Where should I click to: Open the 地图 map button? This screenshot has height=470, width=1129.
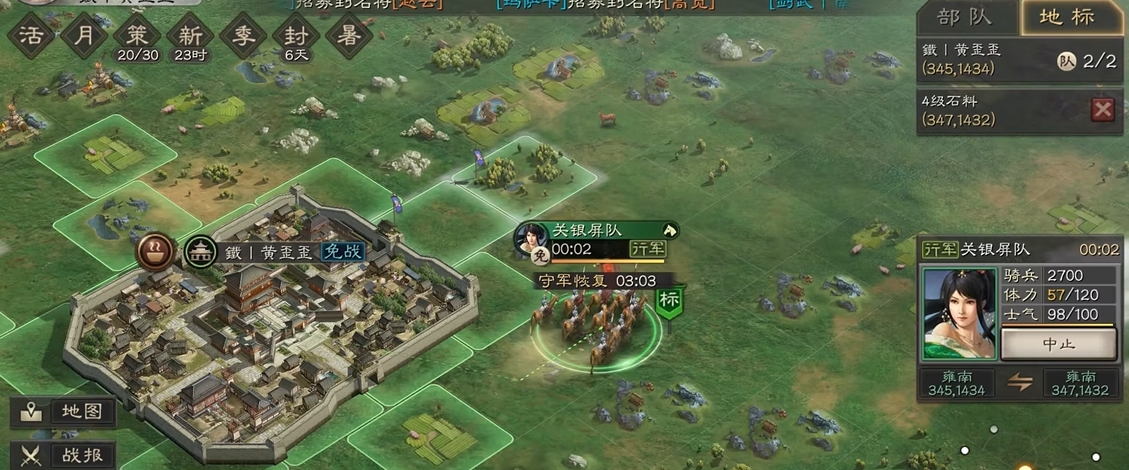coord(65,412)
